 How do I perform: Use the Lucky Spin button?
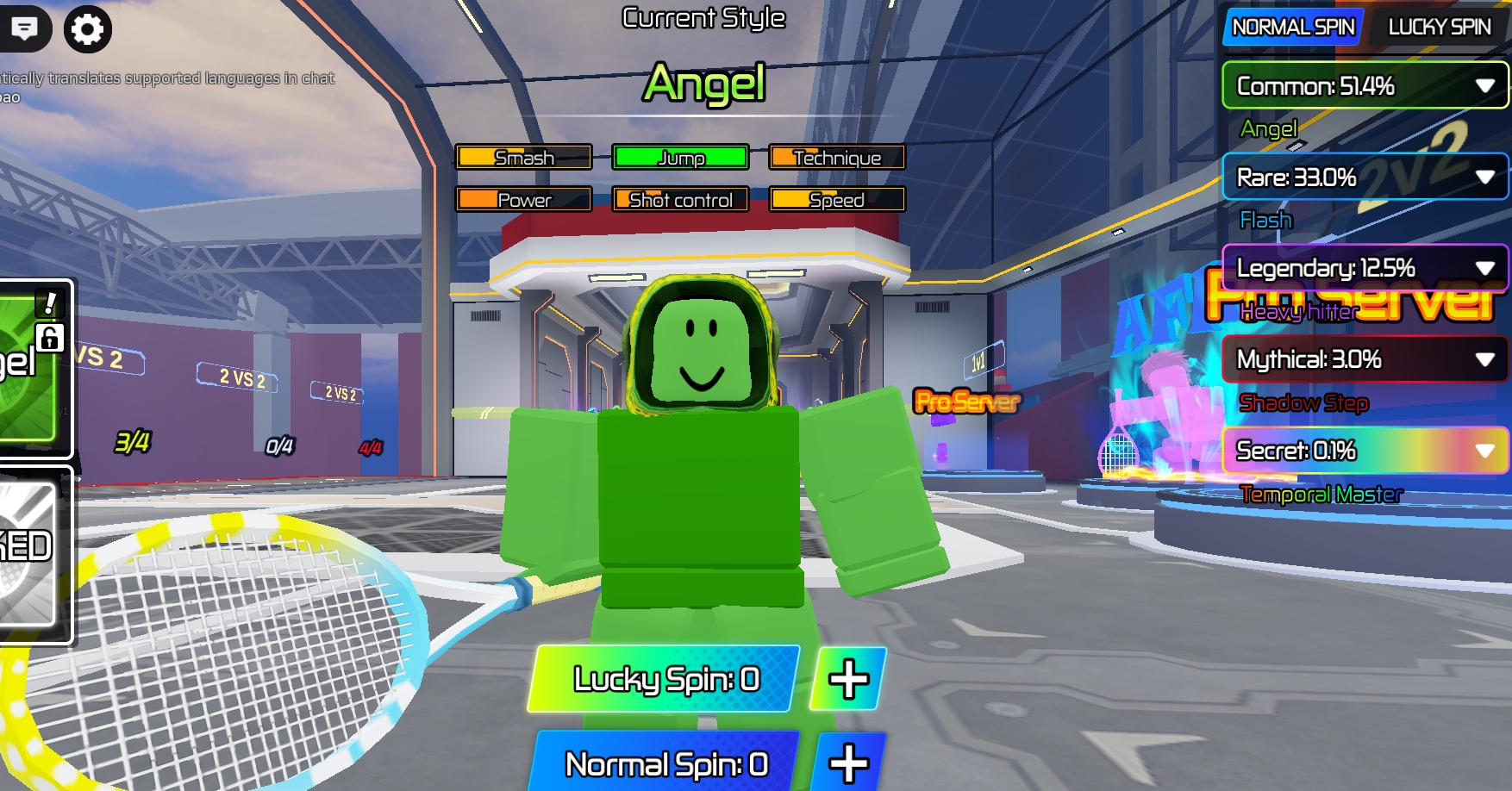coord(665,679)
